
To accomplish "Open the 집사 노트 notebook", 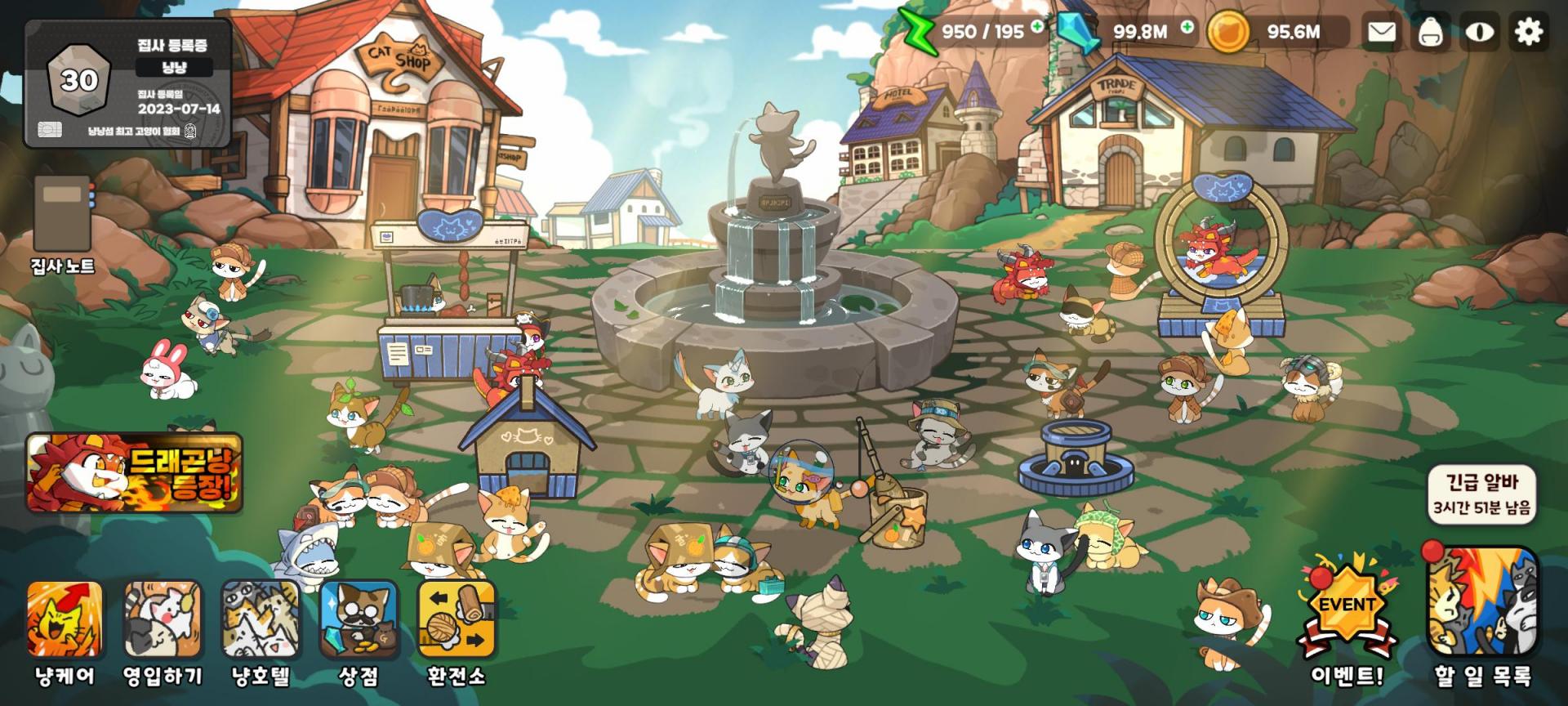I will [x=63, y=222].
